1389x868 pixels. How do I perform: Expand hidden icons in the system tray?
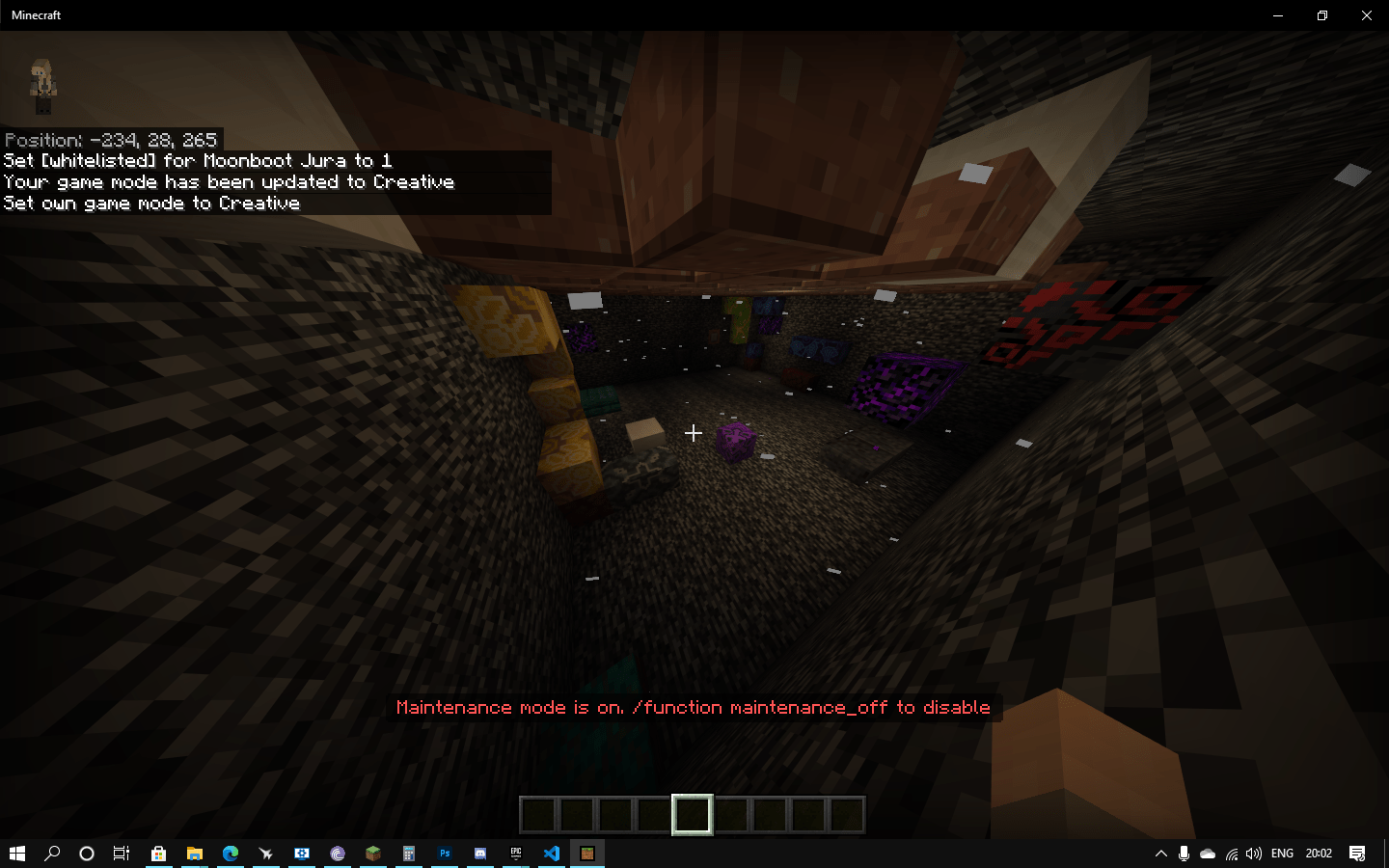tap(1161, 854)
